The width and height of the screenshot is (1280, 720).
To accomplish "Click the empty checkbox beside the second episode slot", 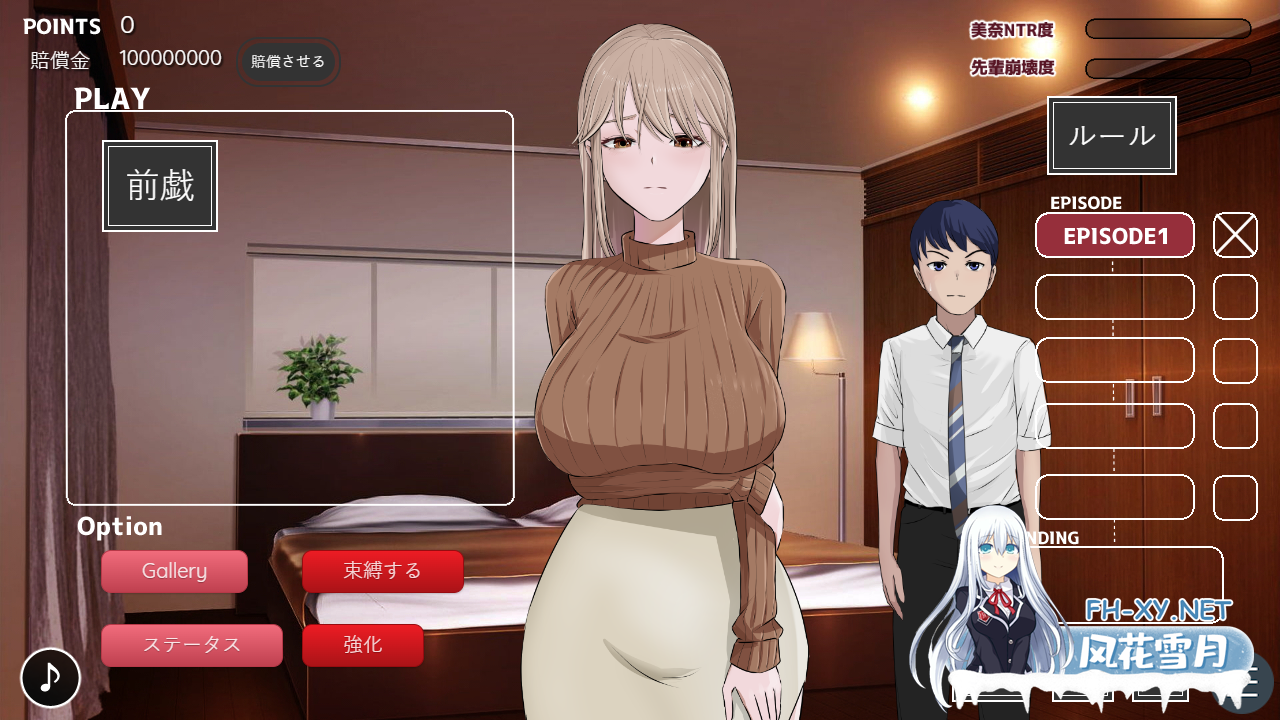I will (1234, 298).
